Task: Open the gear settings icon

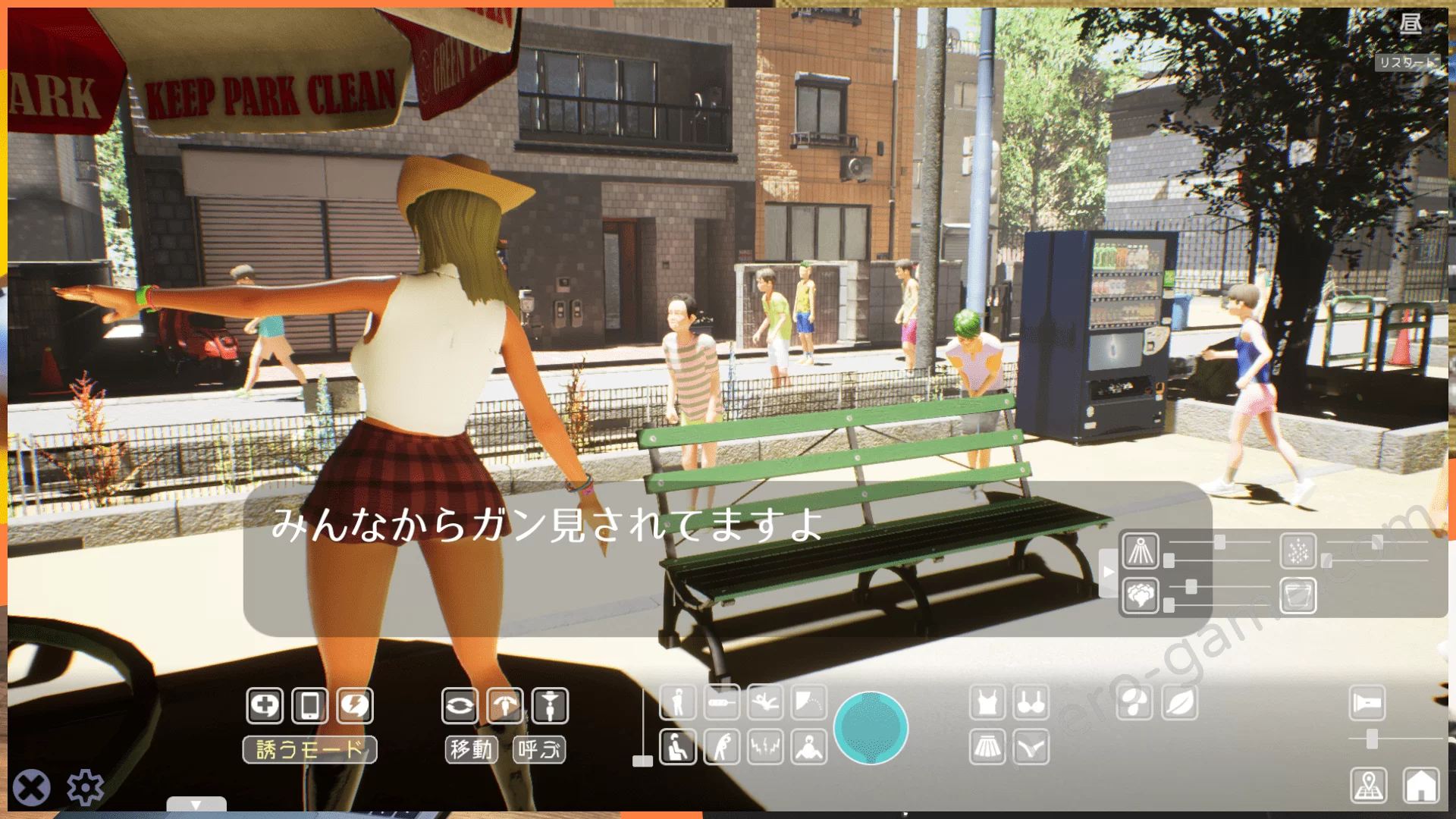Action: coord(85,787)
